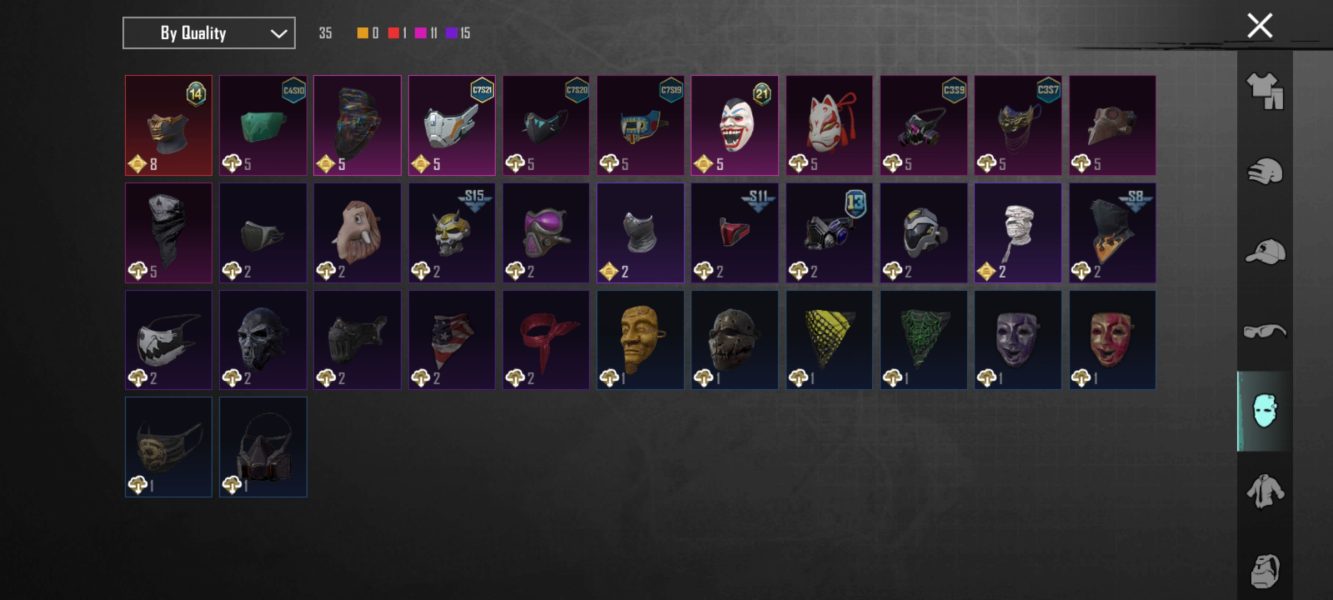Select the green cloth face mask
Screen dimensions: 1333x600
[263, 125]
